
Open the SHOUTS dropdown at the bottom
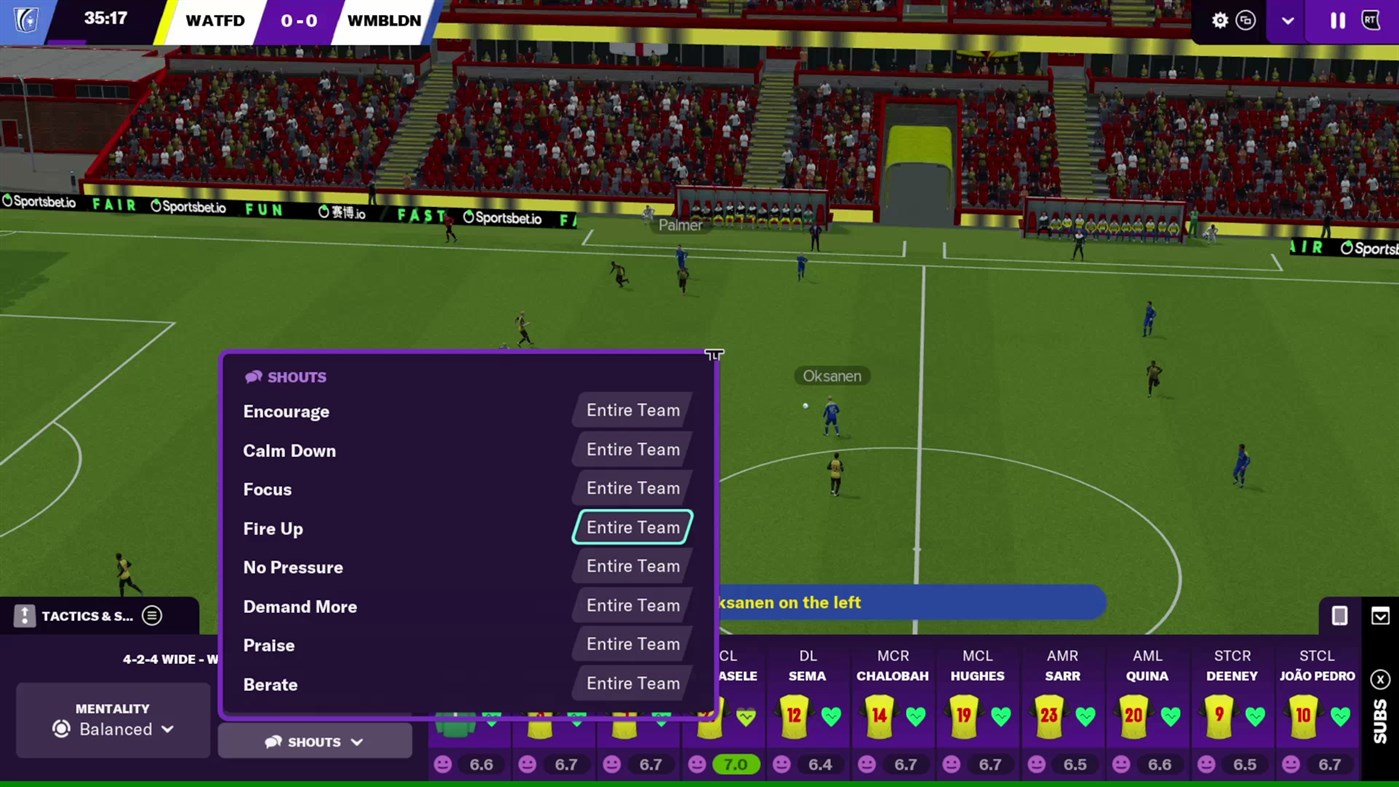click(314, 741)
